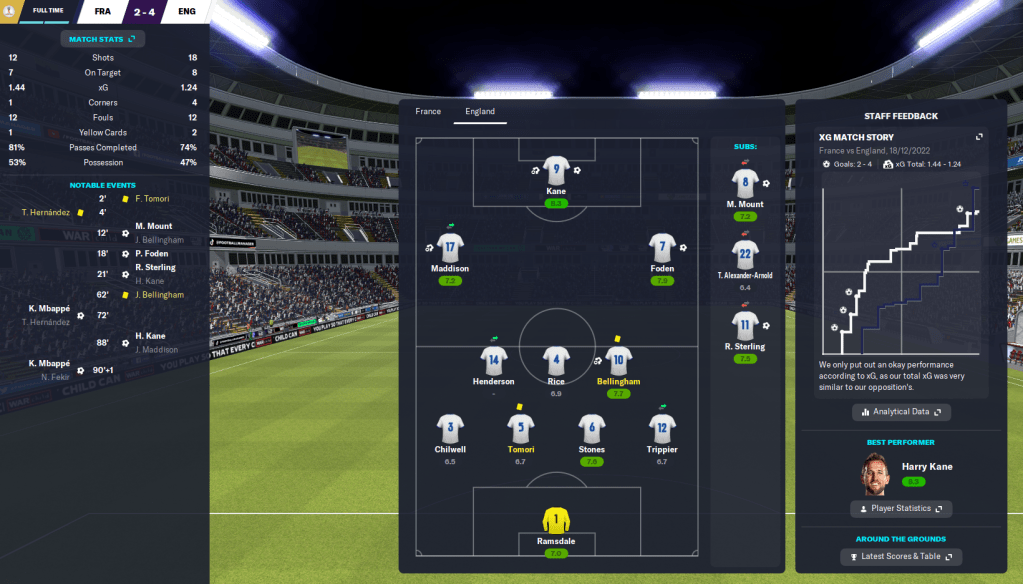Select Tomori in defence
The image size is (1023, 584).
[x=520, y=428]
